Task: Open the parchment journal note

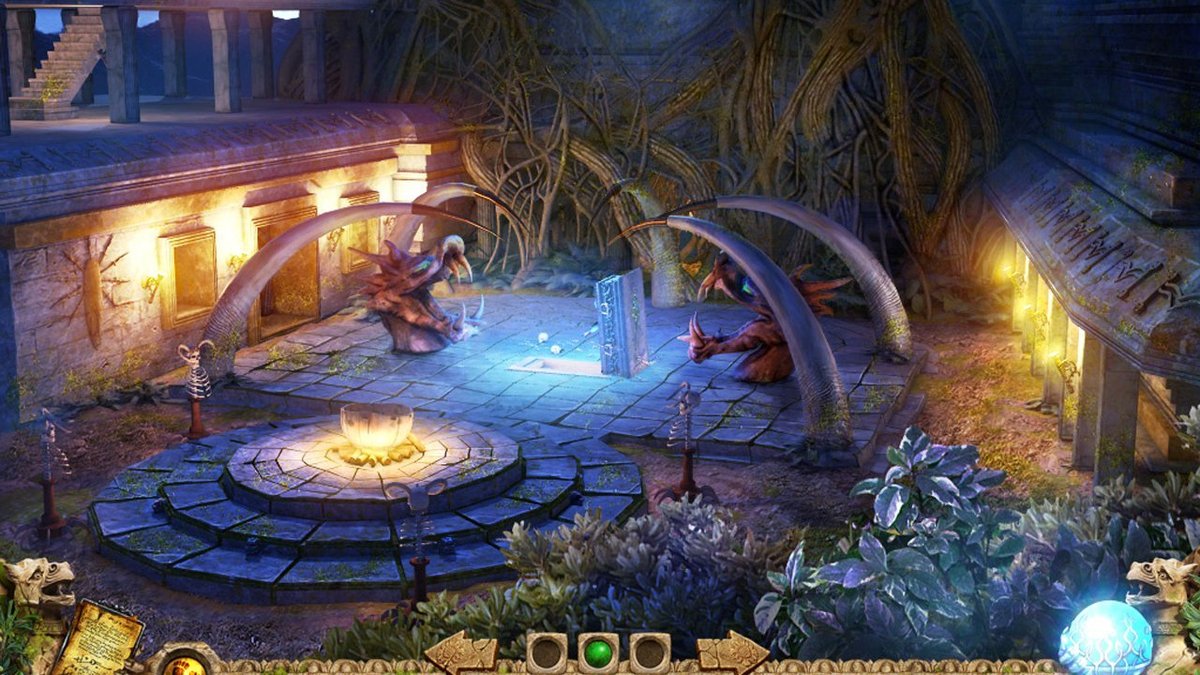Action: click(x=97, y=637)
